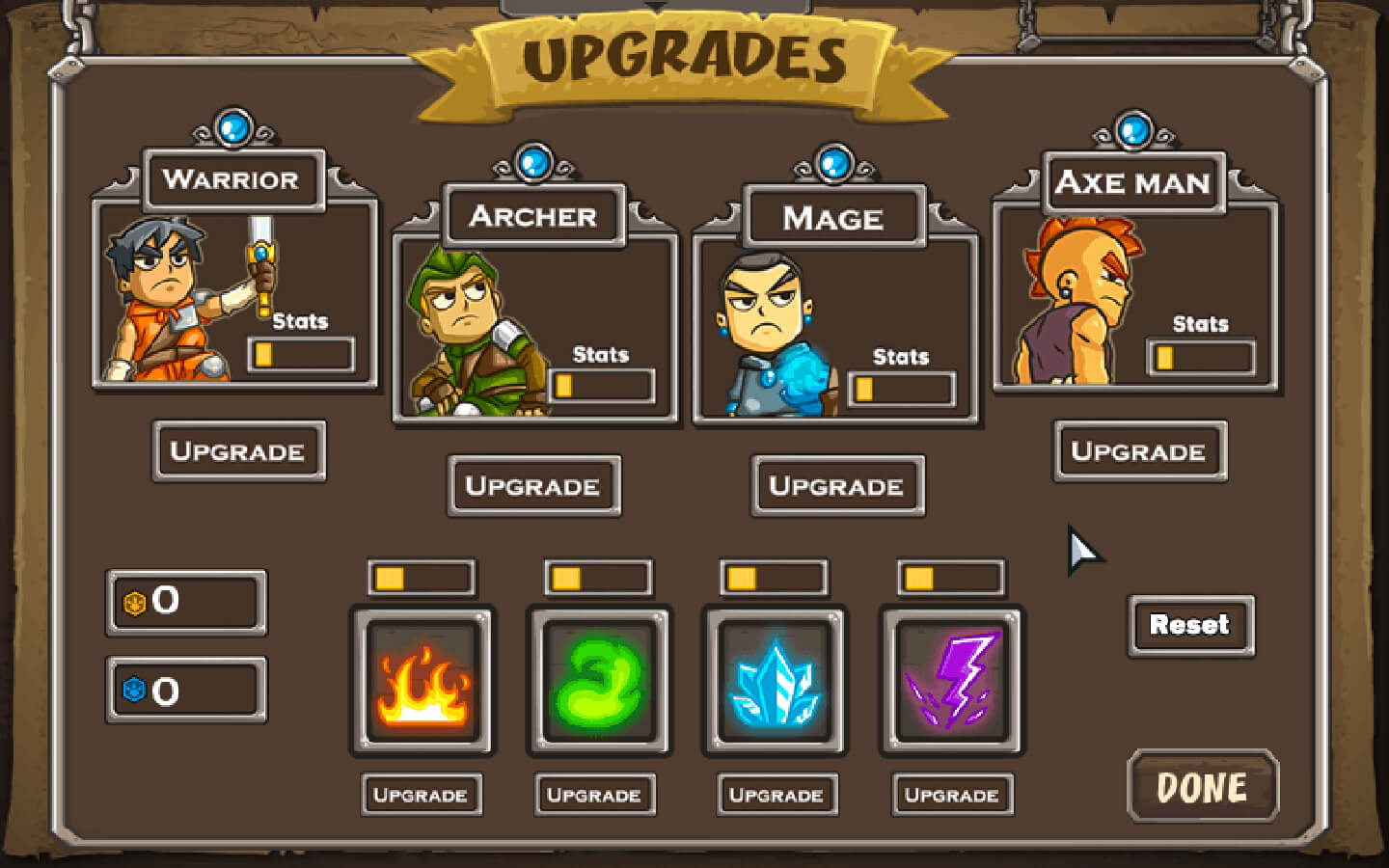Select the purple lightning spell icon

[951, 681]
